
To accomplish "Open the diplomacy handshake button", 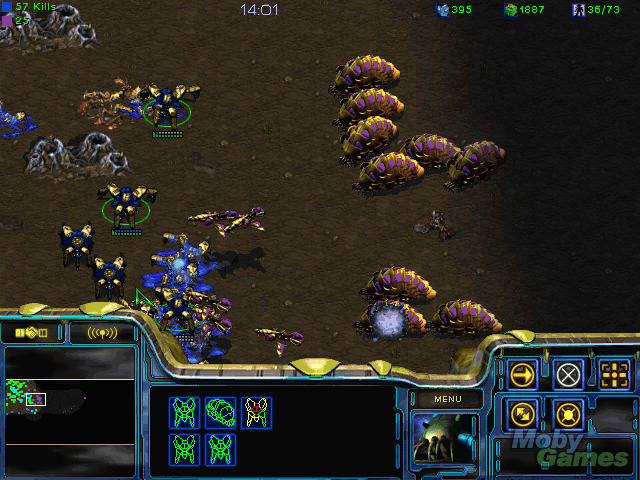I will pos(30,332).
